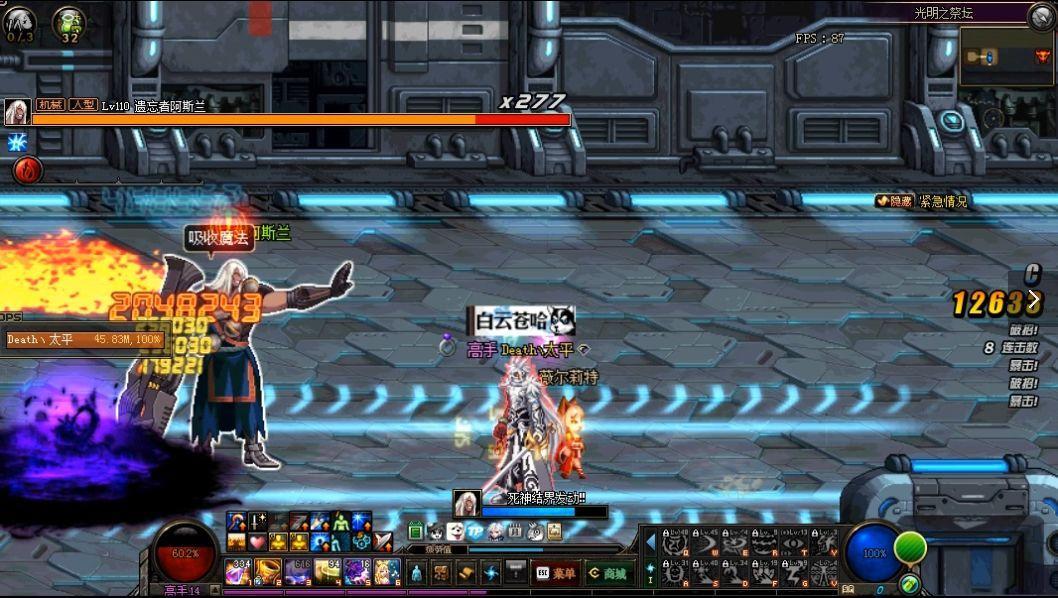Viewport: 1058px width, 598px height.
Task: Activate the Lv.48 skill on Q
Action: [x=674, y=542]
